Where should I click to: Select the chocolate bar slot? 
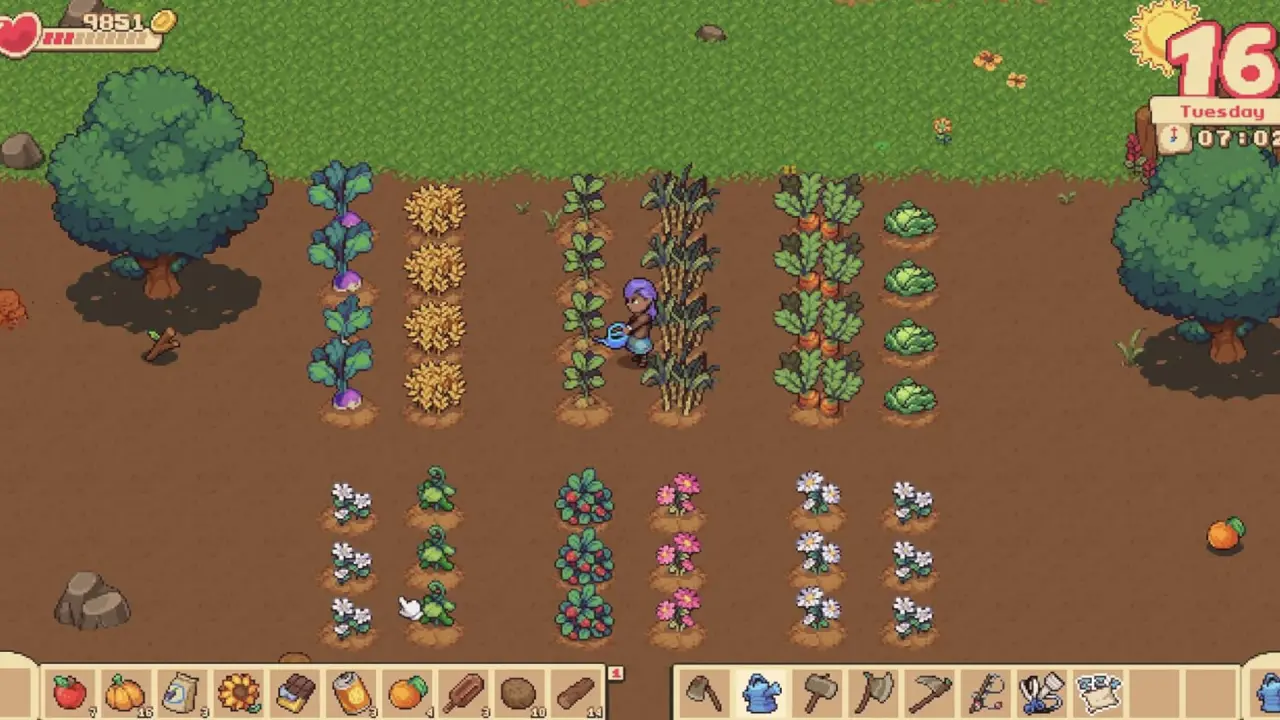[295, 692]
